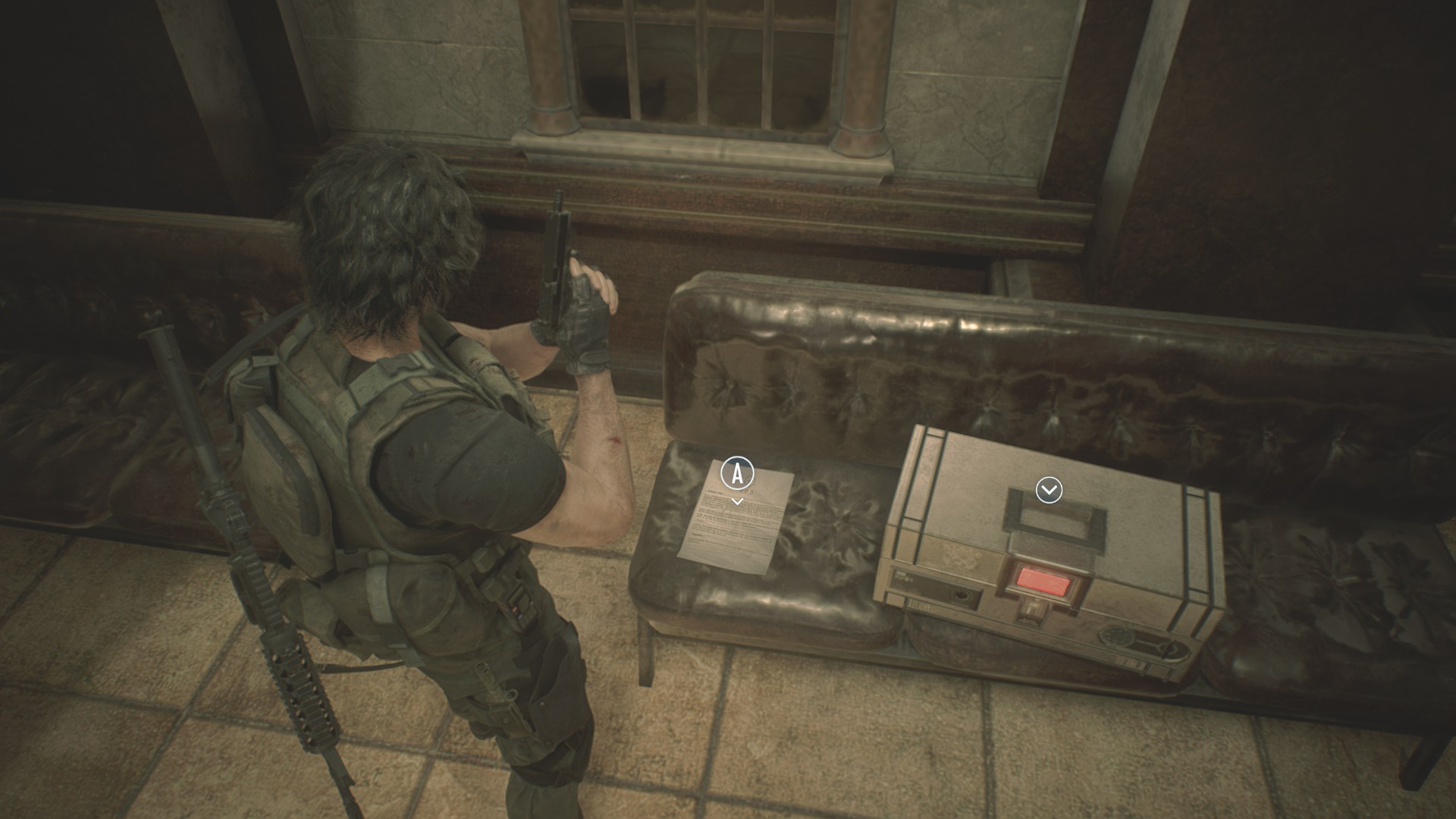The width and height of the screenshot is (1456, 819).
Task: Click the headphone jack port on the device
Action: (963, 596)
